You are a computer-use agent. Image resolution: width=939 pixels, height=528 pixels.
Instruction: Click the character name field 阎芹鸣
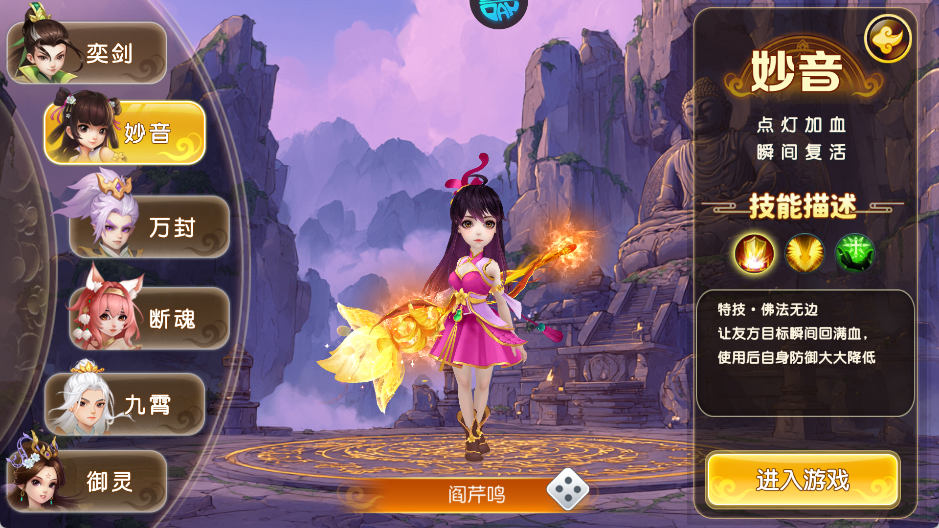tap(477, 493)
